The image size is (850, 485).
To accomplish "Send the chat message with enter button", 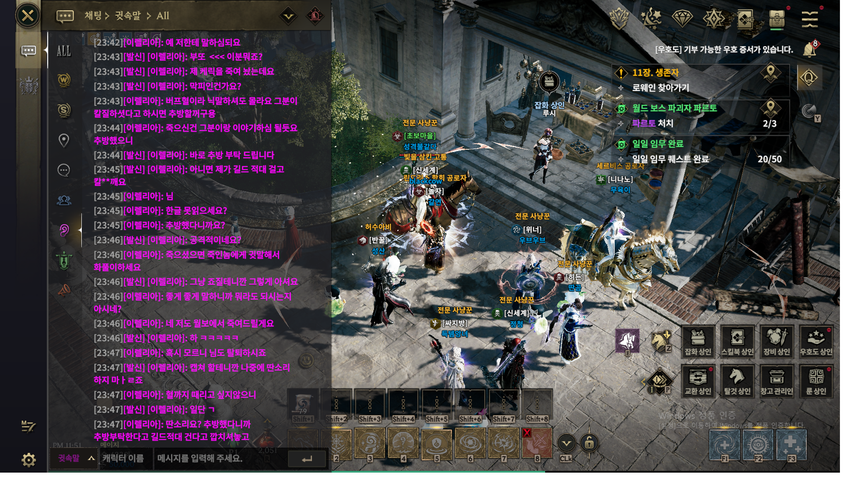I will (306, 459).
